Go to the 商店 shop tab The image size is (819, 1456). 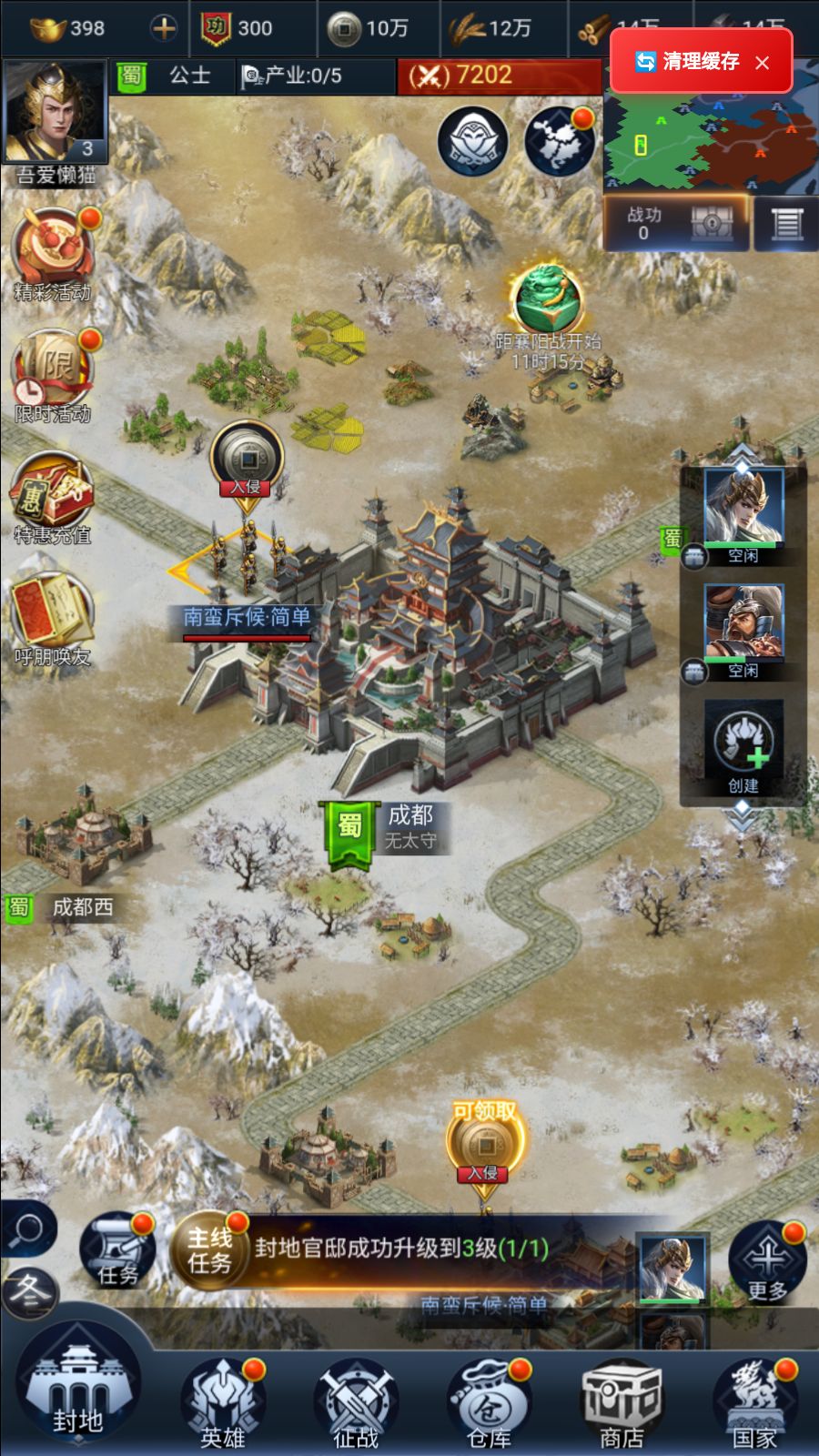622,1401
